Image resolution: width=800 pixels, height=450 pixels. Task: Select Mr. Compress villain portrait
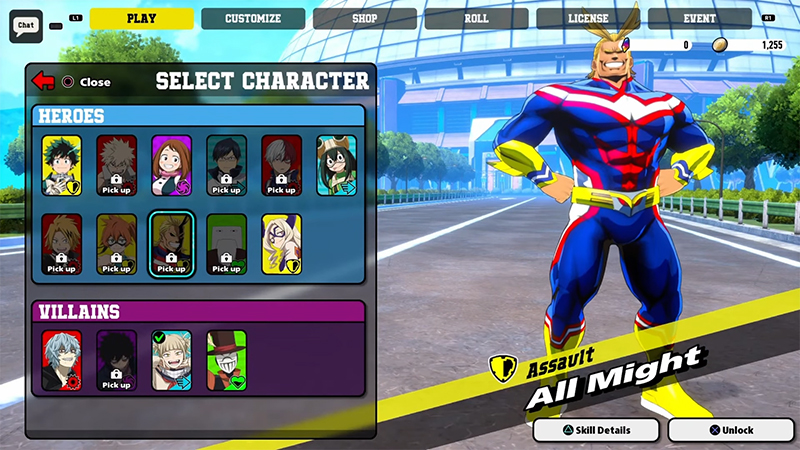226,360
